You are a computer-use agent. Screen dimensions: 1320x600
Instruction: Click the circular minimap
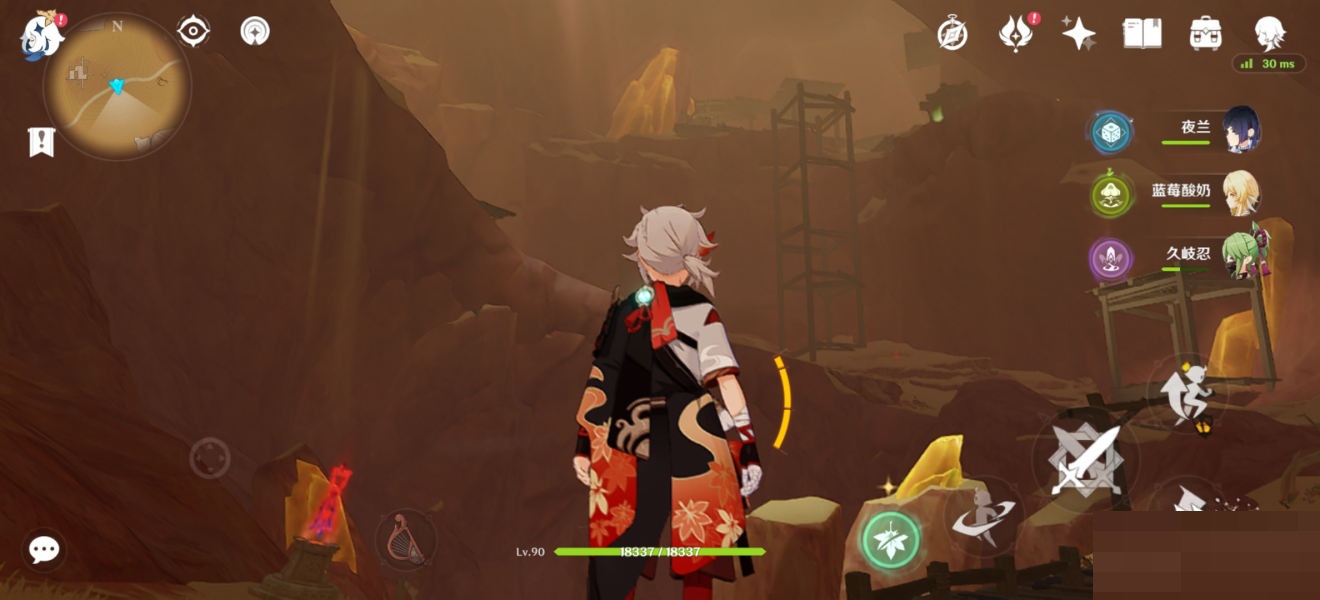pyautogui.click(x=117, y=86)
